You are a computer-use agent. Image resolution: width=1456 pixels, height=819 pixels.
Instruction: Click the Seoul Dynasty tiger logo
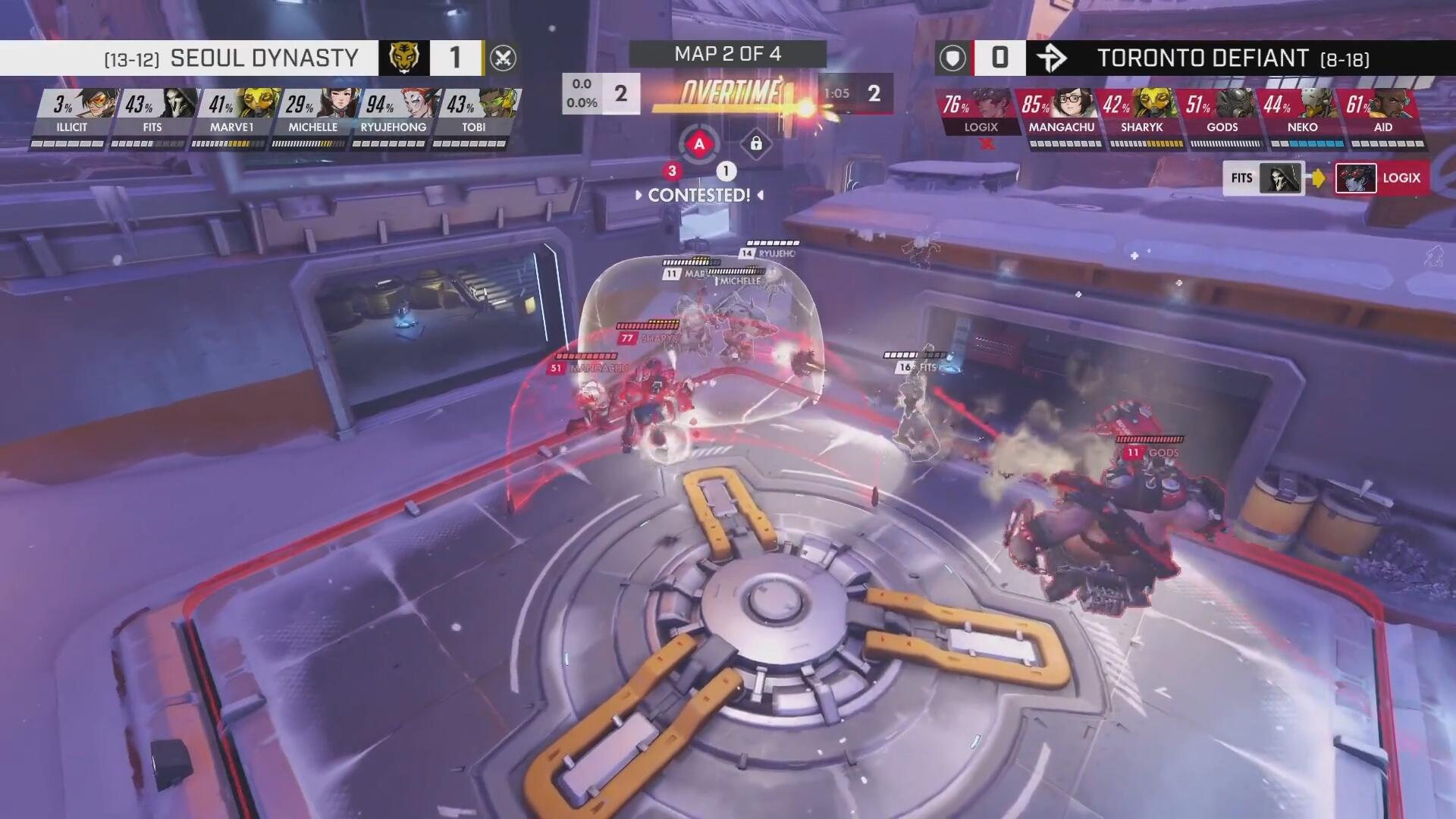404,58
